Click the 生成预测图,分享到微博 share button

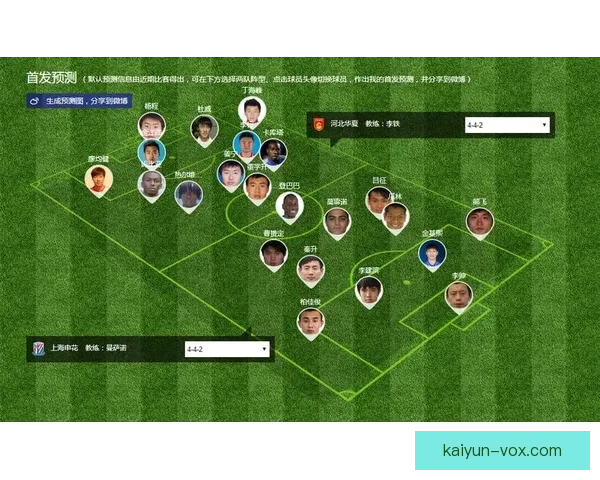coord(78,101)
